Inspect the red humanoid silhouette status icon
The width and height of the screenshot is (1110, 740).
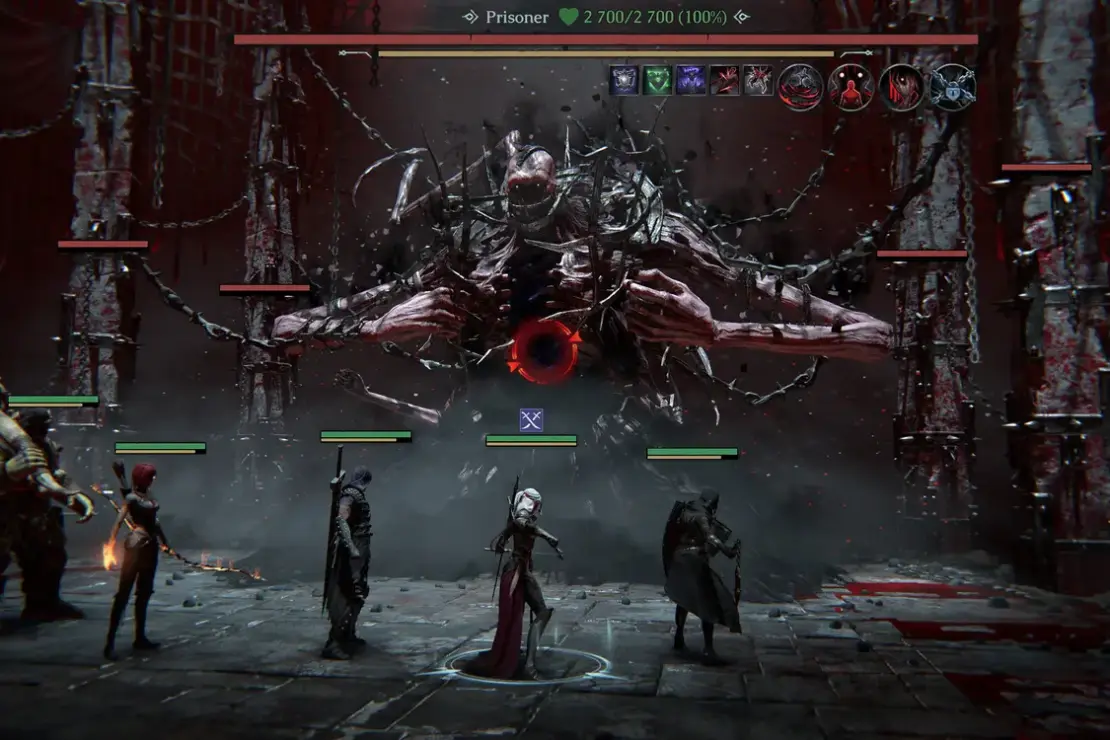pyautogui.click(x=851, y=87)
